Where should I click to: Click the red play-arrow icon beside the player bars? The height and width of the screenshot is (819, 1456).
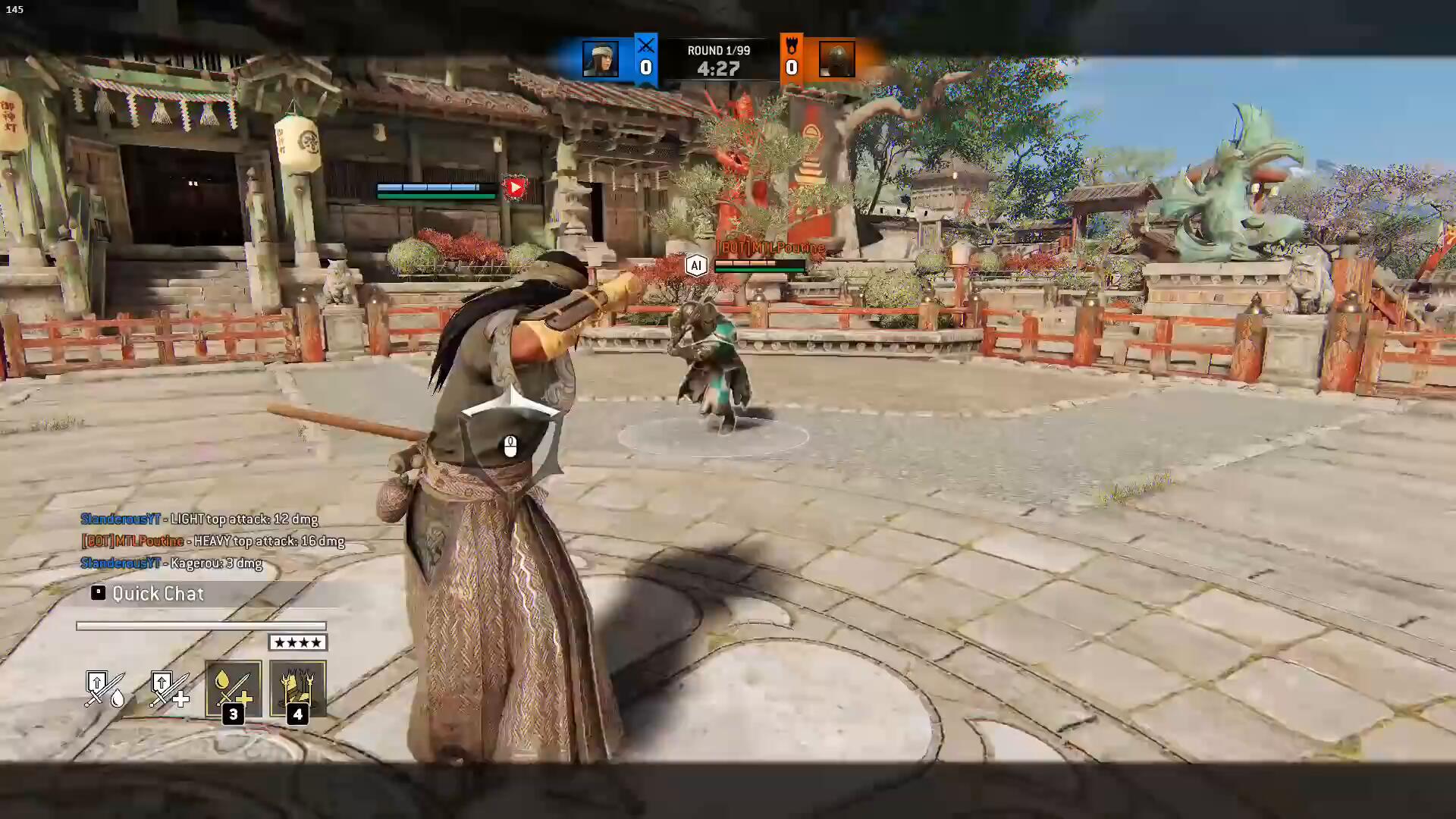(x=515, y=187)
